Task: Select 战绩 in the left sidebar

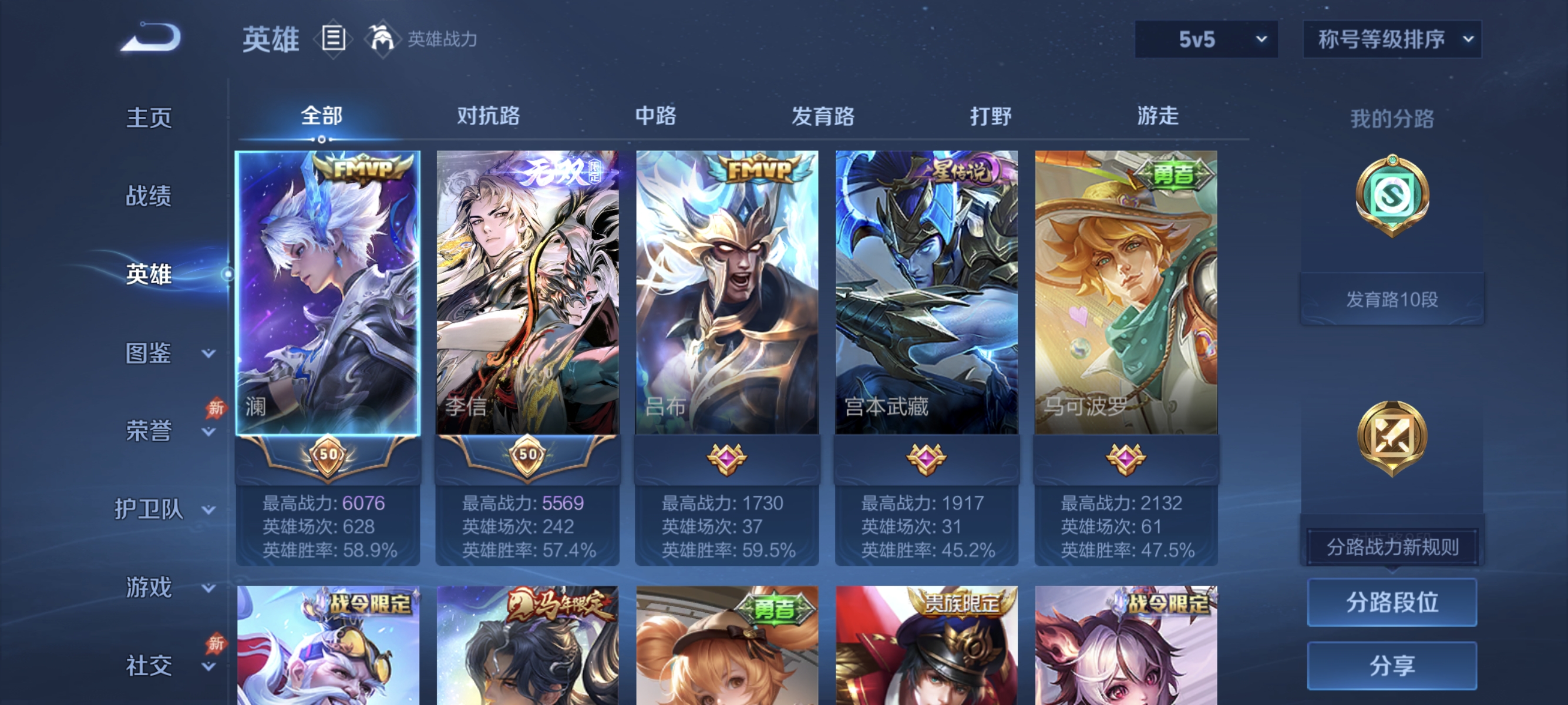Action: (149, 197)
